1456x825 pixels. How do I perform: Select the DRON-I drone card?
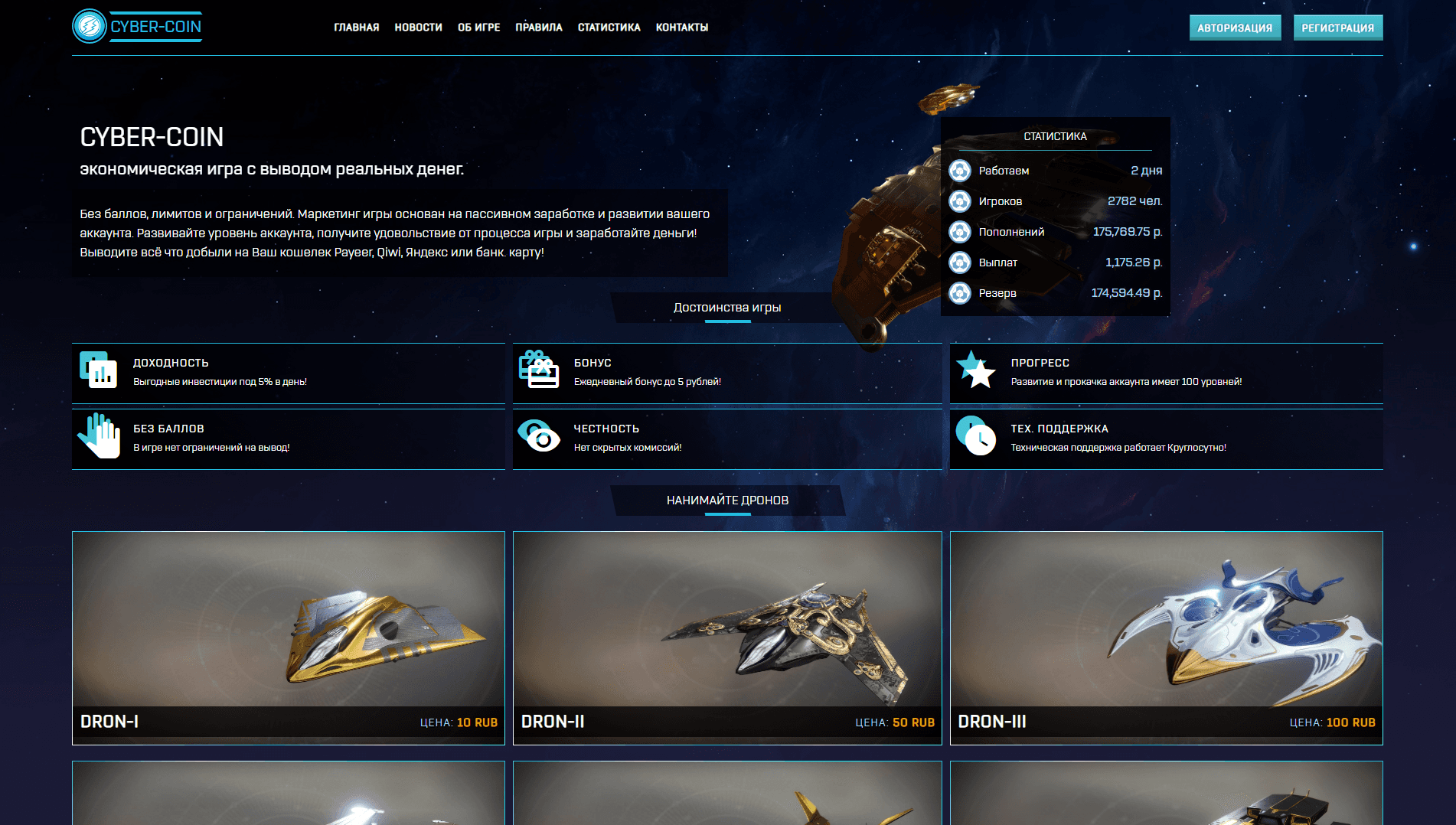click(x=289, y=637)
